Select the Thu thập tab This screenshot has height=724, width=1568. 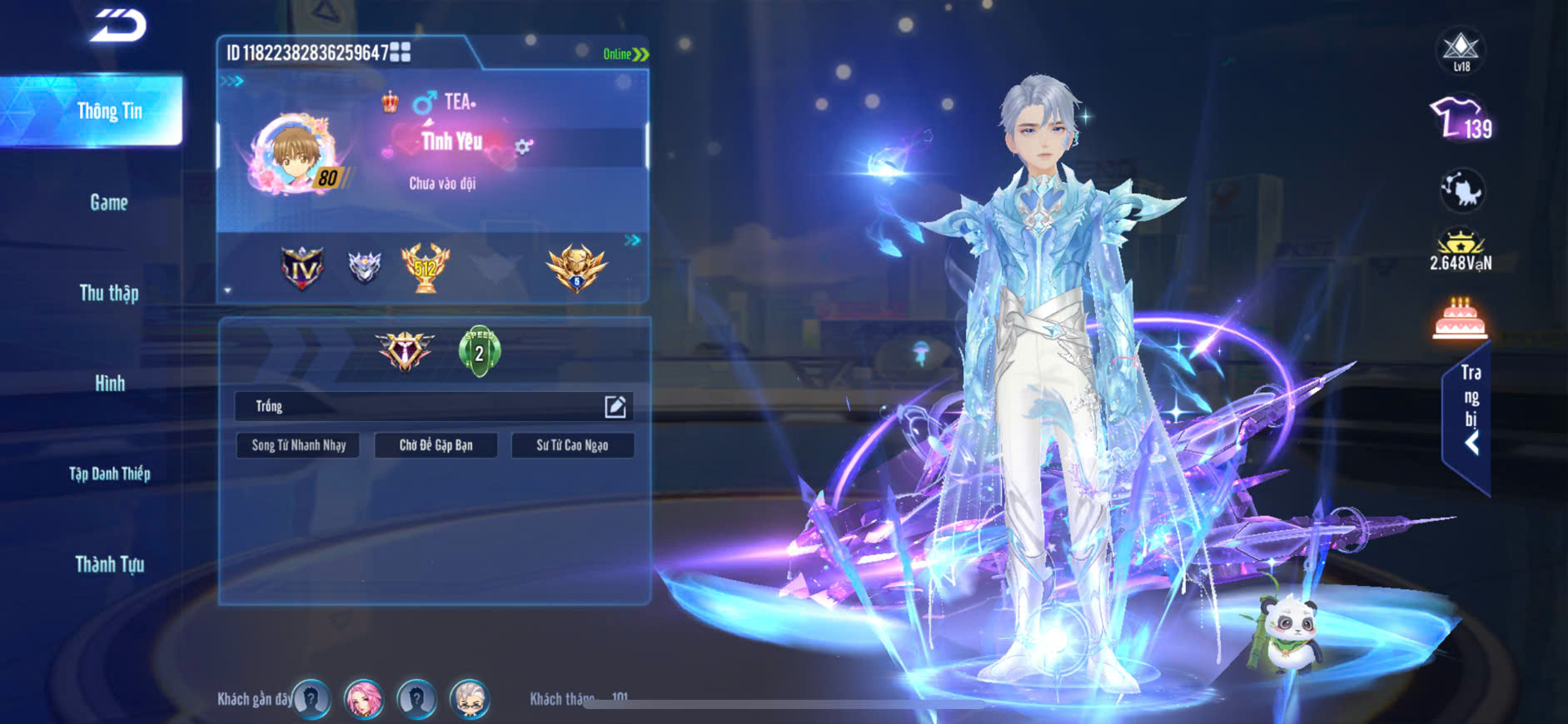109,293
